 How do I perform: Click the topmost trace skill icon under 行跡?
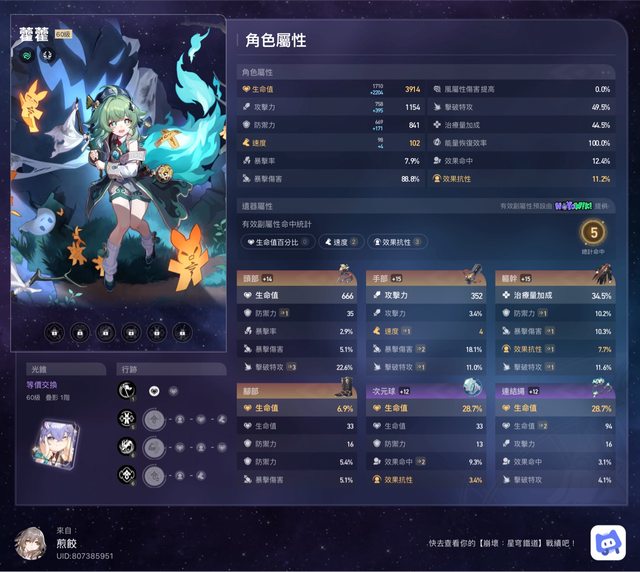[x=128, y=392]
